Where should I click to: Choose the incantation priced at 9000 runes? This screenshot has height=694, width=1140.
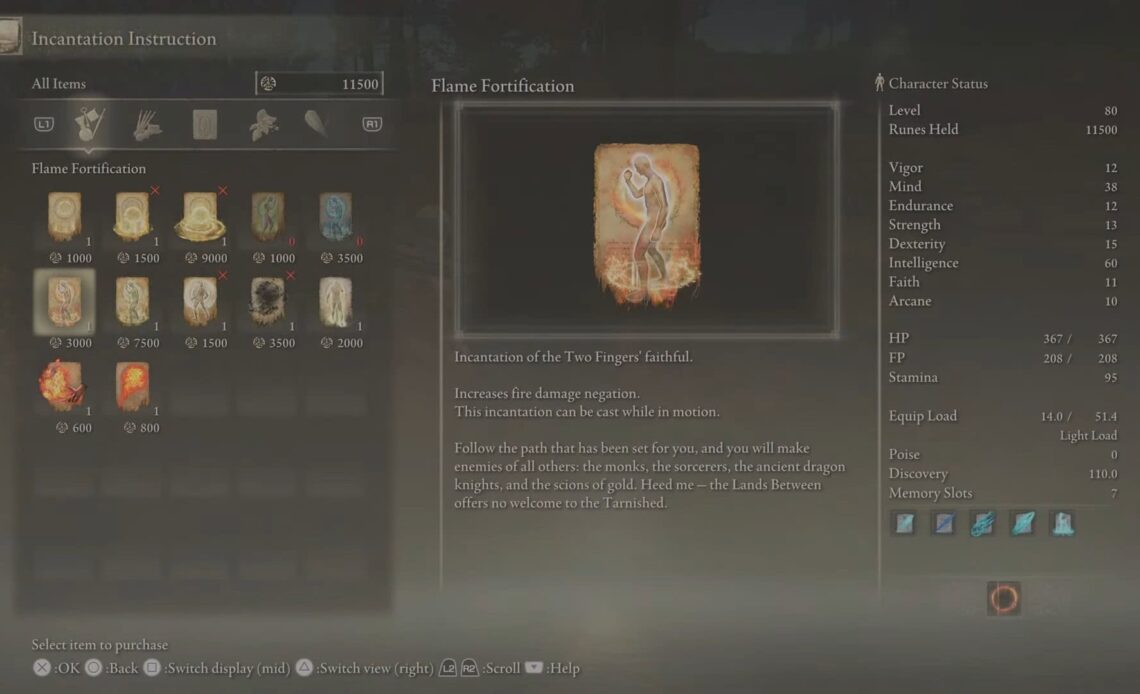199,216
